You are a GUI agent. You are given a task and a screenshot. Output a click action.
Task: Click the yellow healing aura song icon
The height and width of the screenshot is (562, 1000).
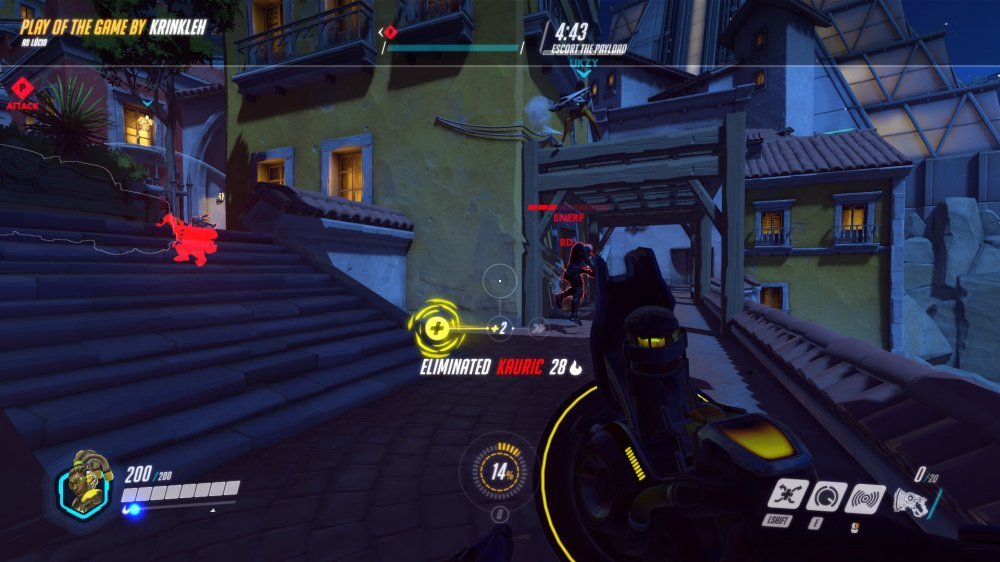click(435, 325)
